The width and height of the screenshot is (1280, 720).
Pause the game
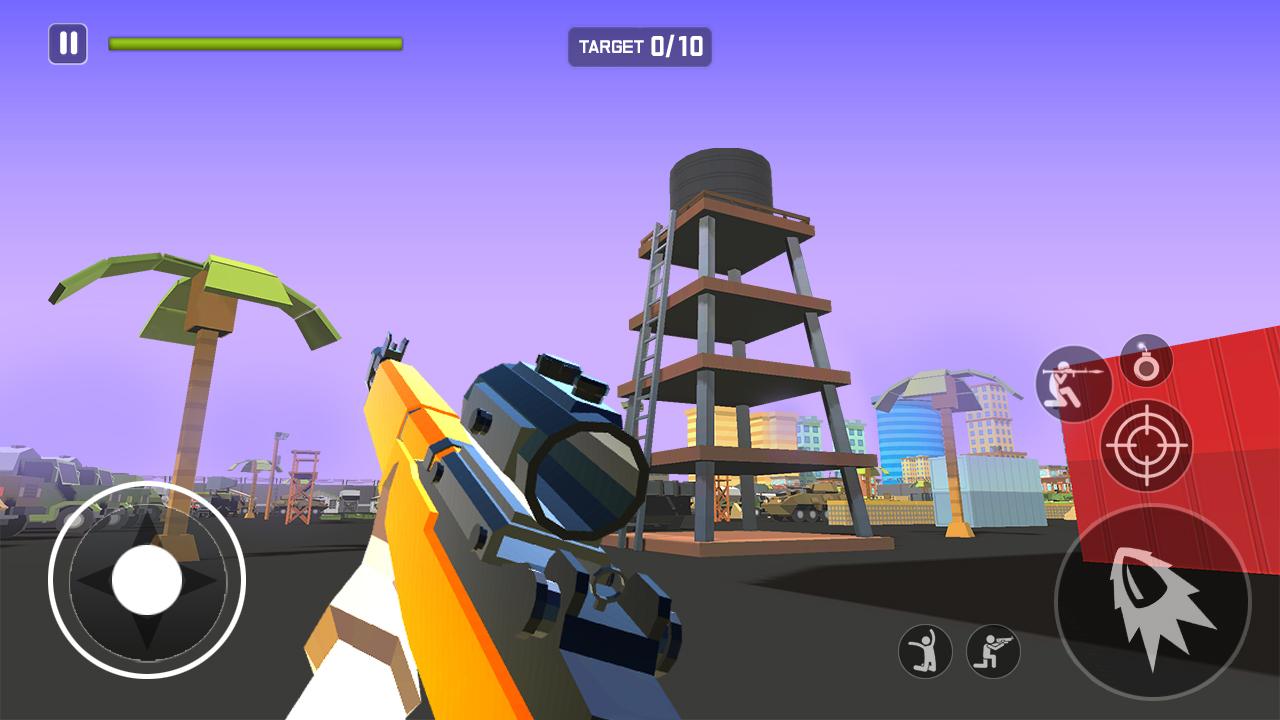[x=68, y=44]
